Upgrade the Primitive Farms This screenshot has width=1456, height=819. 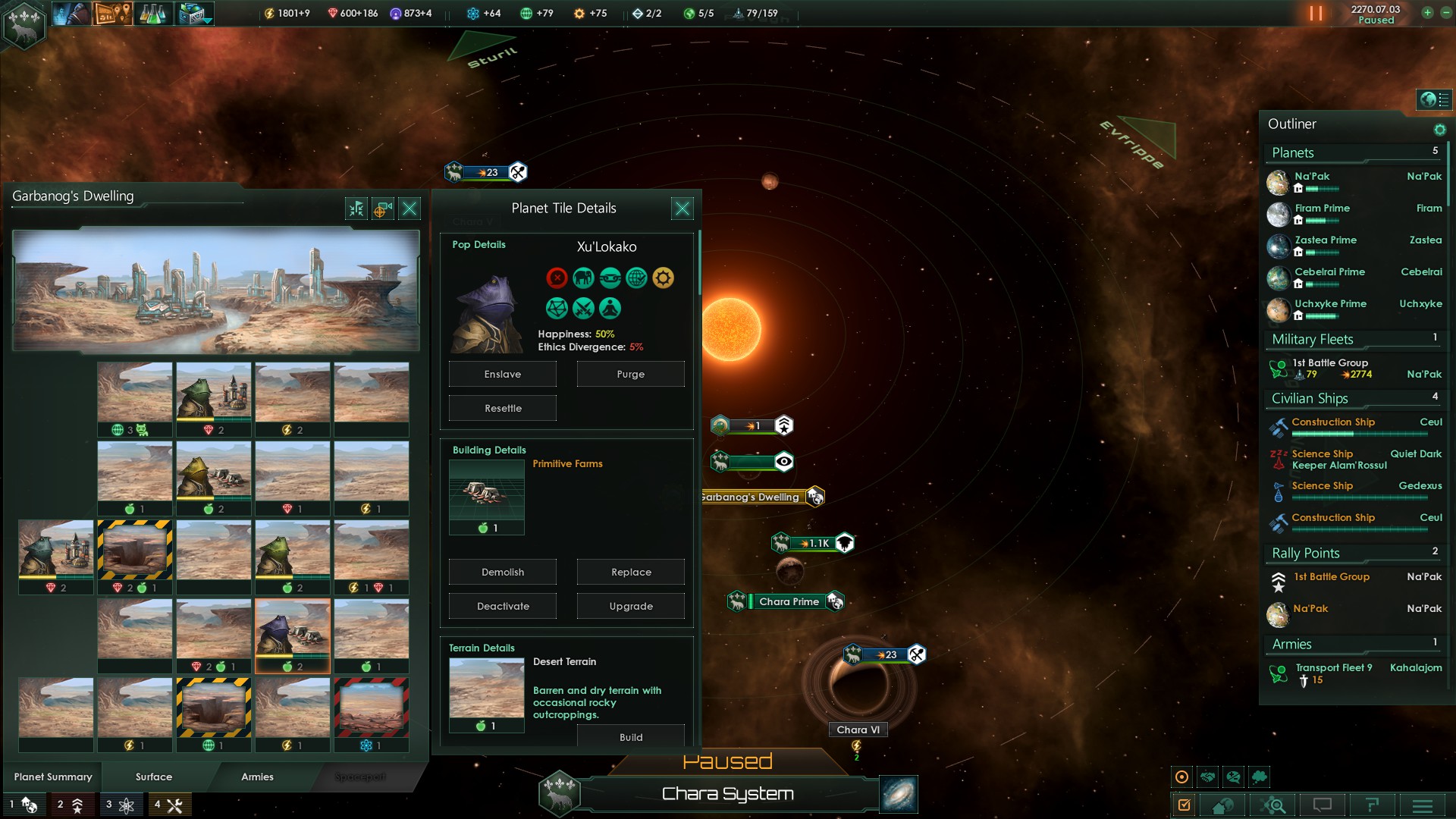point(630,607)
